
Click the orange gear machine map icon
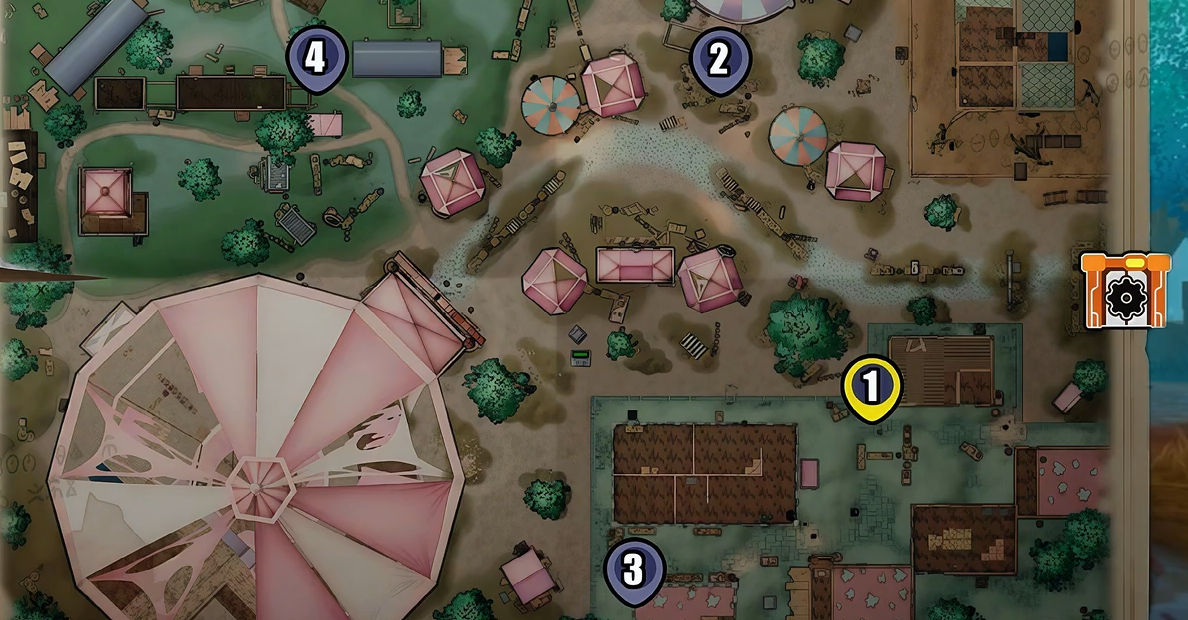[x=1125, y=291]
